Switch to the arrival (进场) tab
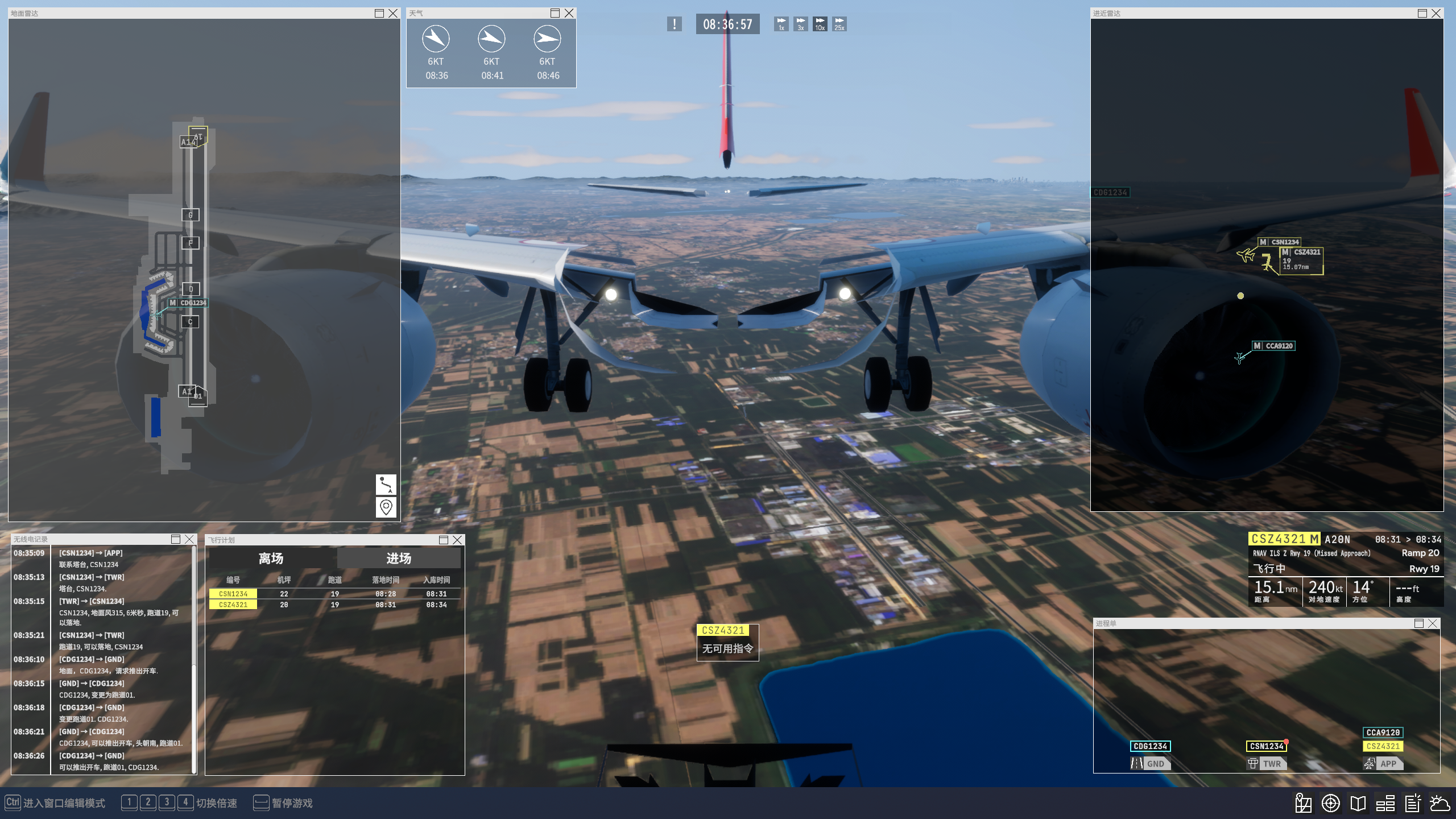 point(399,559)
